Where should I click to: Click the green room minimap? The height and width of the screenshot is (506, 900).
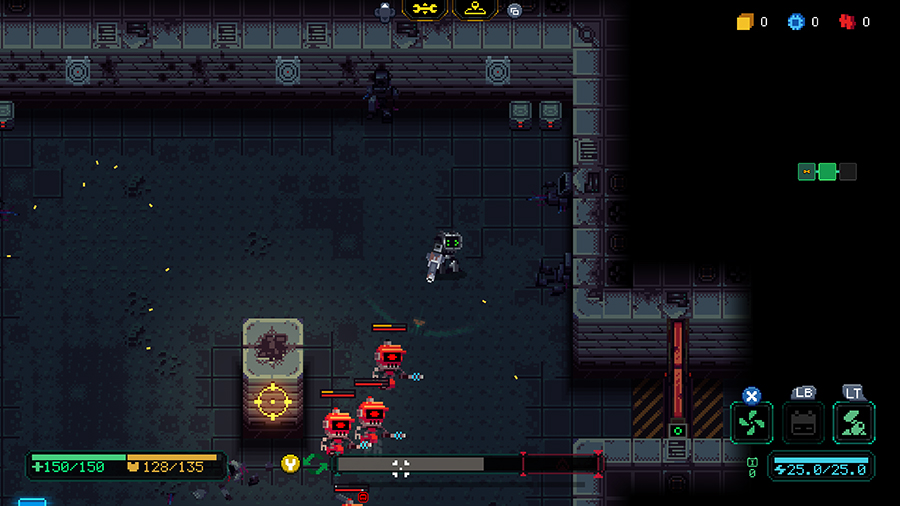(827, 172)
